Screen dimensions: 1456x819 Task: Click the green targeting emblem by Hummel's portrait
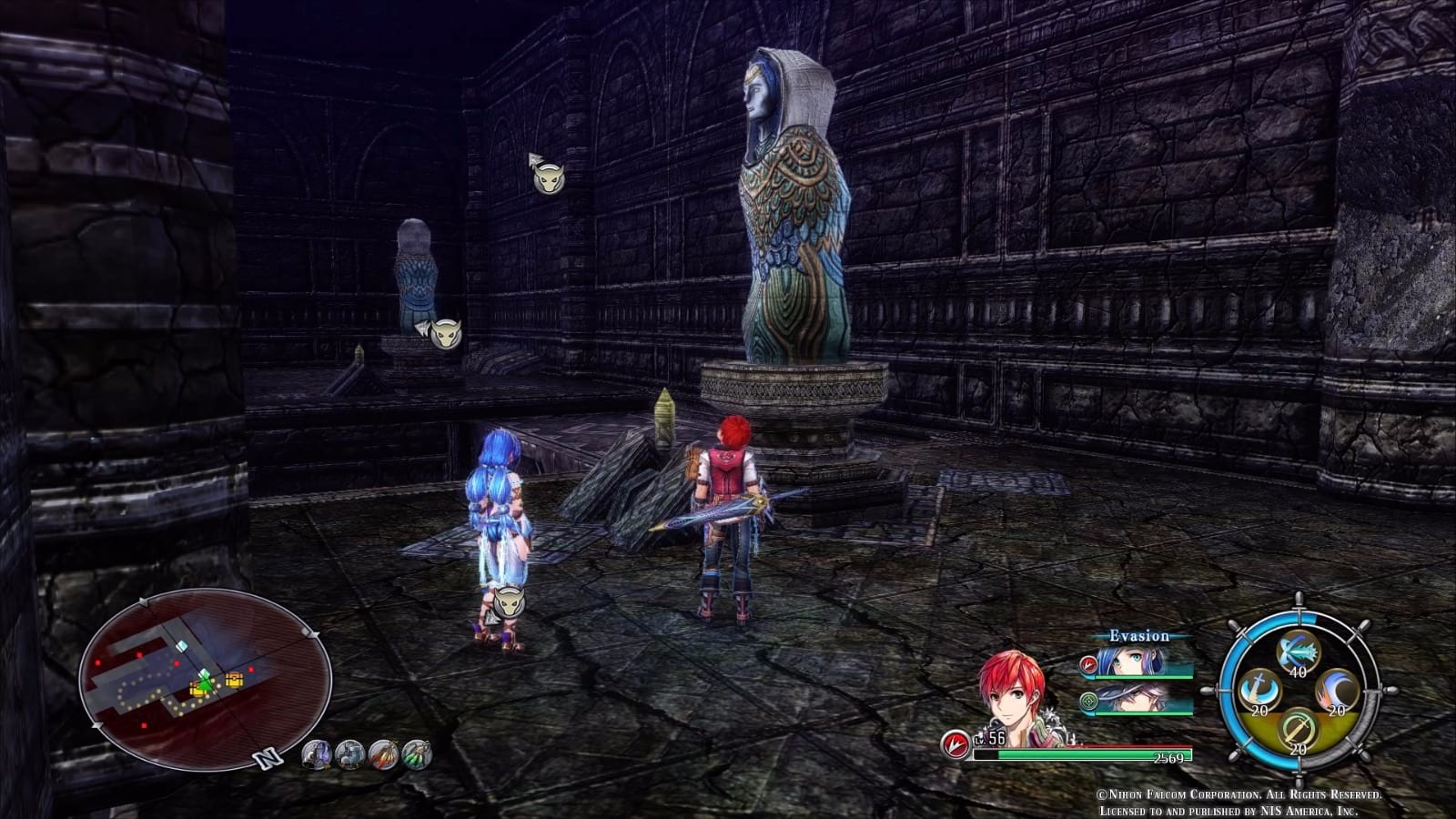(1089, 702)
